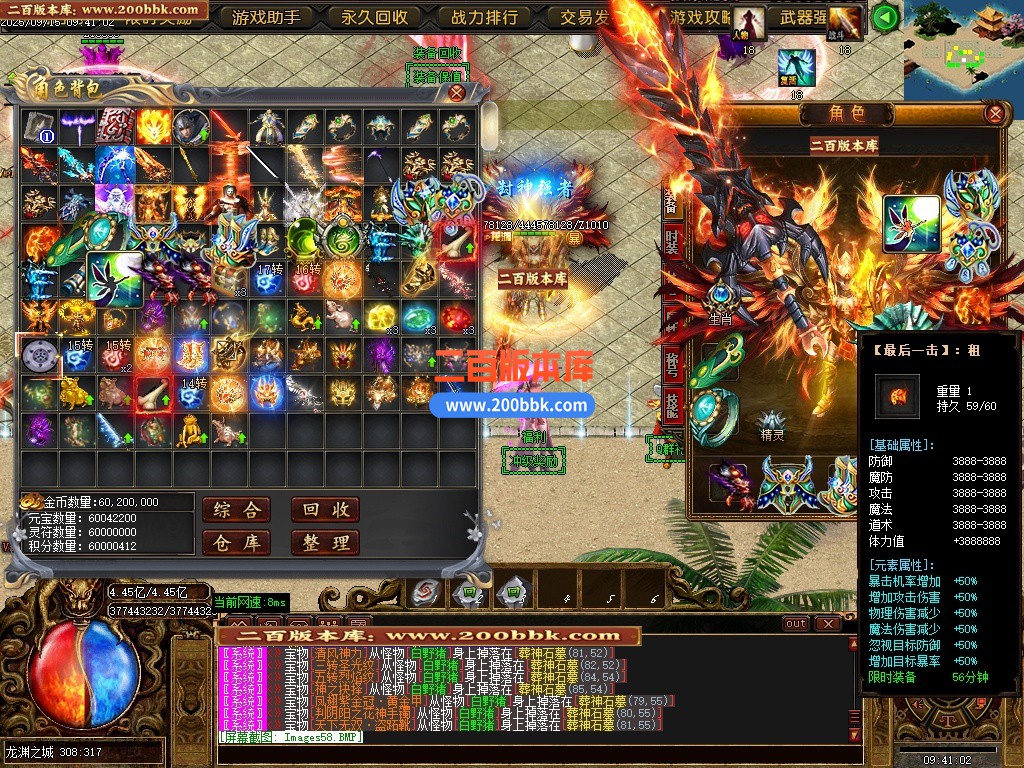Open the 永久回收 menu

(x=374, y=17)
